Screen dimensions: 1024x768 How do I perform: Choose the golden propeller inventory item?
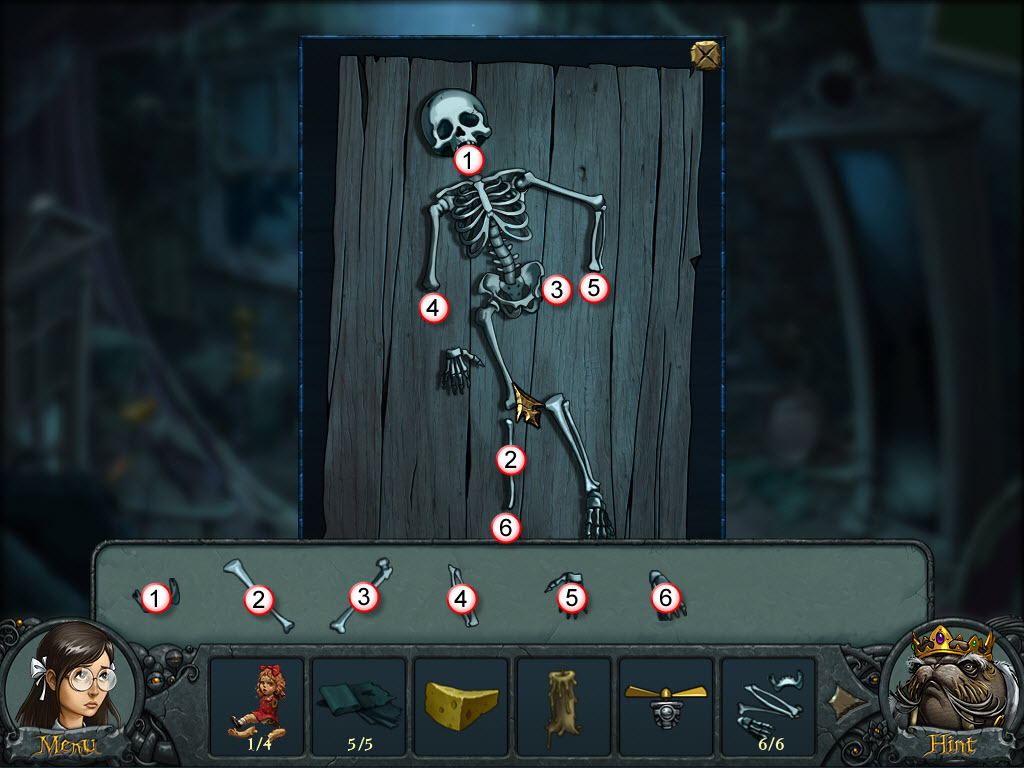point(665,703)
